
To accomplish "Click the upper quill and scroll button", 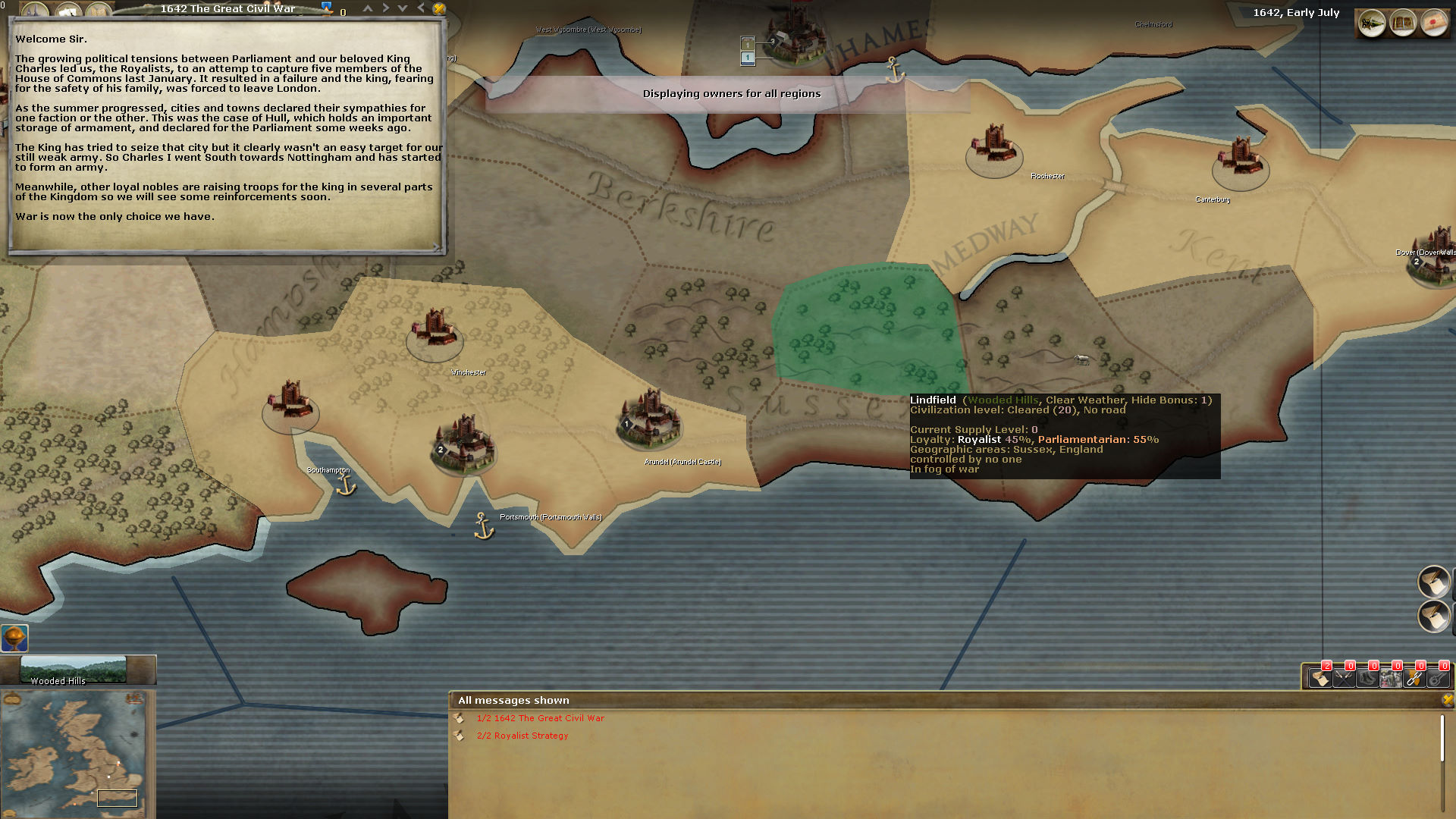I will (1433, 582).
